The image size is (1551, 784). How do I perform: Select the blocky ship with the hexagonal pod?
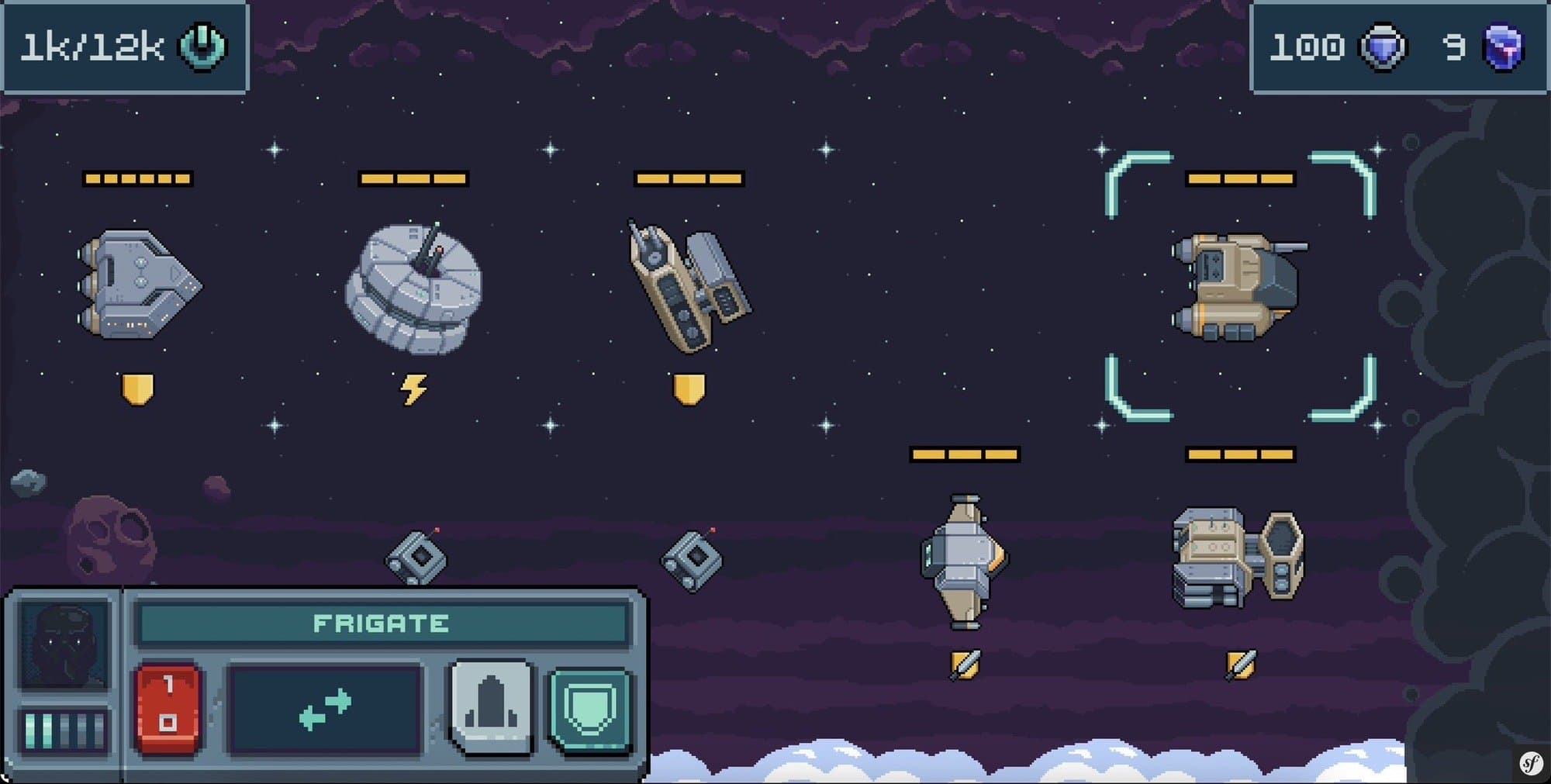click(1238, 558)
